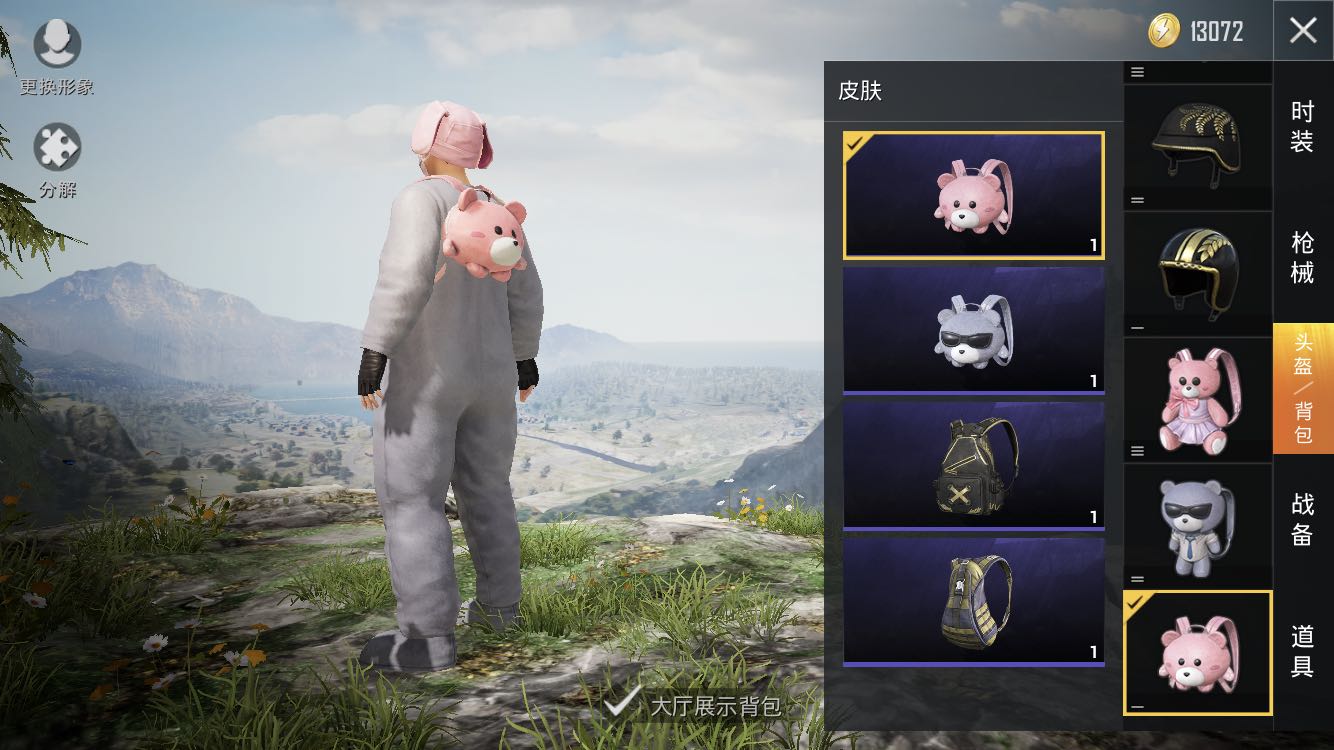Viewport: 1334px width, 750px height.
Task: Pick the pink bear in skirt backpack
Action: coord(1197,397)
